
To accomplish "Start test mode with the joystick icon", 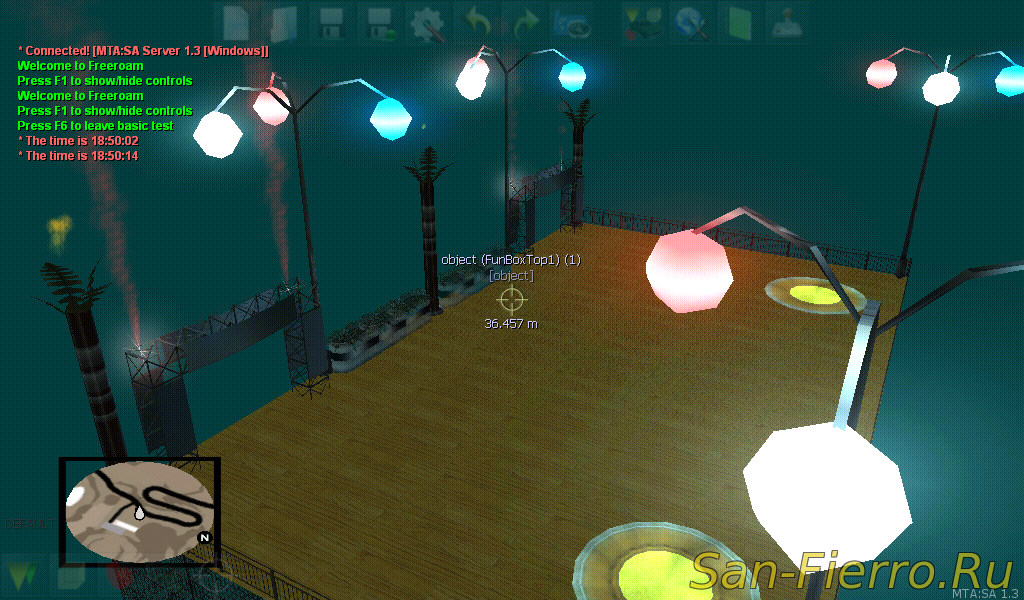I will (x=786, y=21).
